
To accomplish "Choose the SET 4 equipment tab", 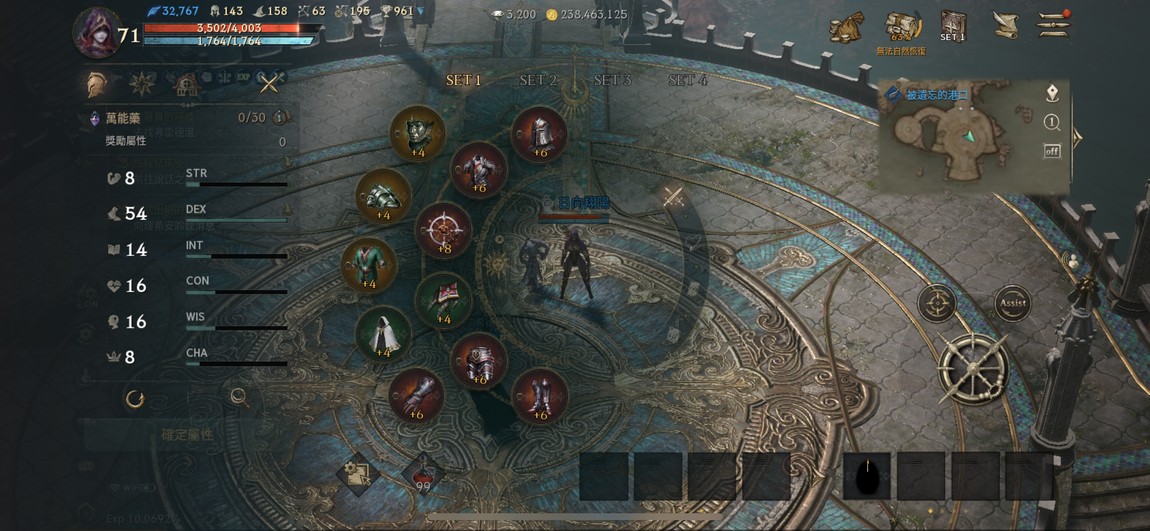I will (x=687, y=80).
